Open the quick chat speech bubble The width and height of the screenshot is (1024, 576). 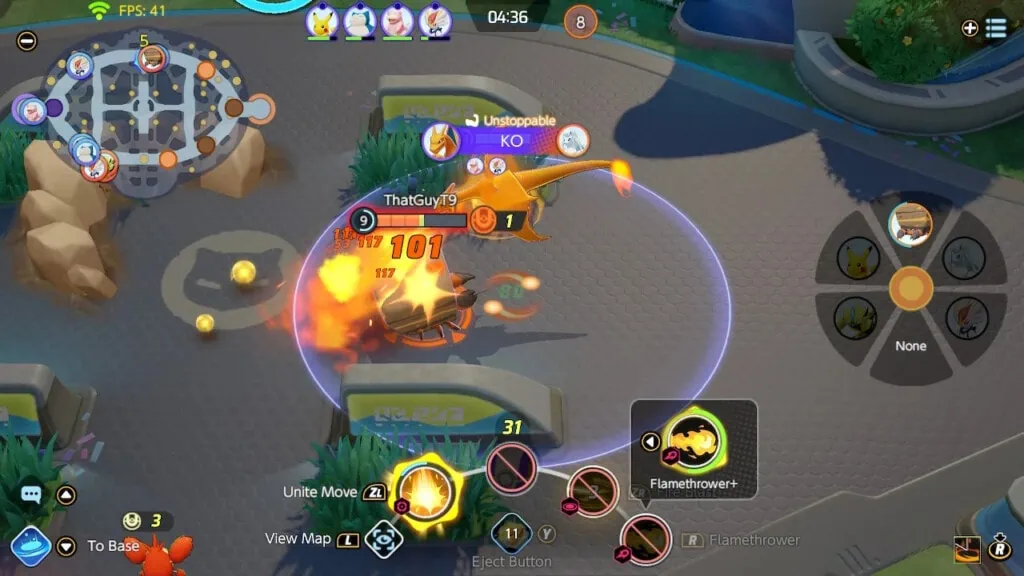(x=31, y=494)
